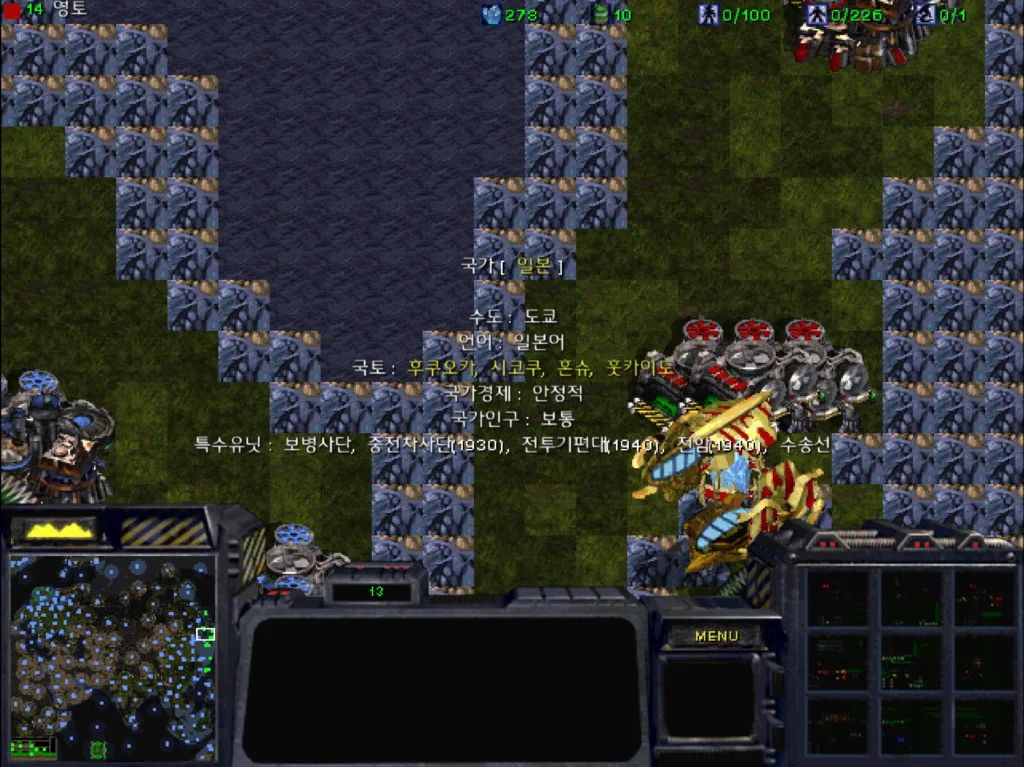This screenshot has height=767, width=1024.
Task: Open the game MENU button
Action: [x=716, y=636]
